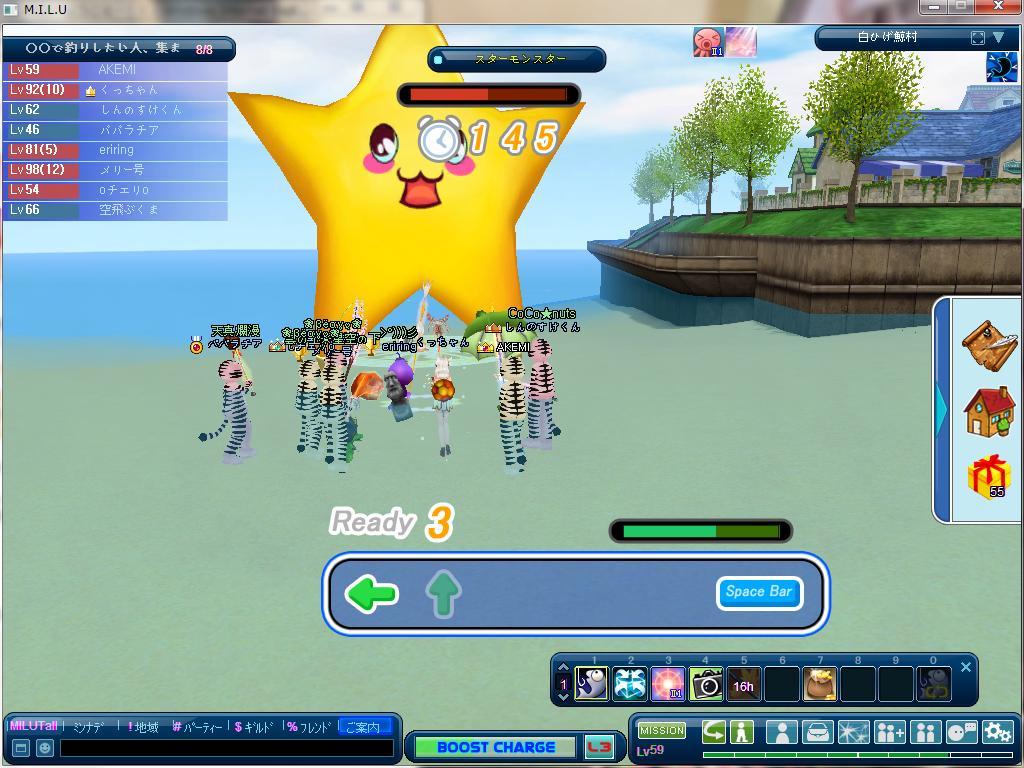The width and height of the screenshot is (1024, 768).
Task: Select party member AKEMI in the list
Action: click(116, 70)
